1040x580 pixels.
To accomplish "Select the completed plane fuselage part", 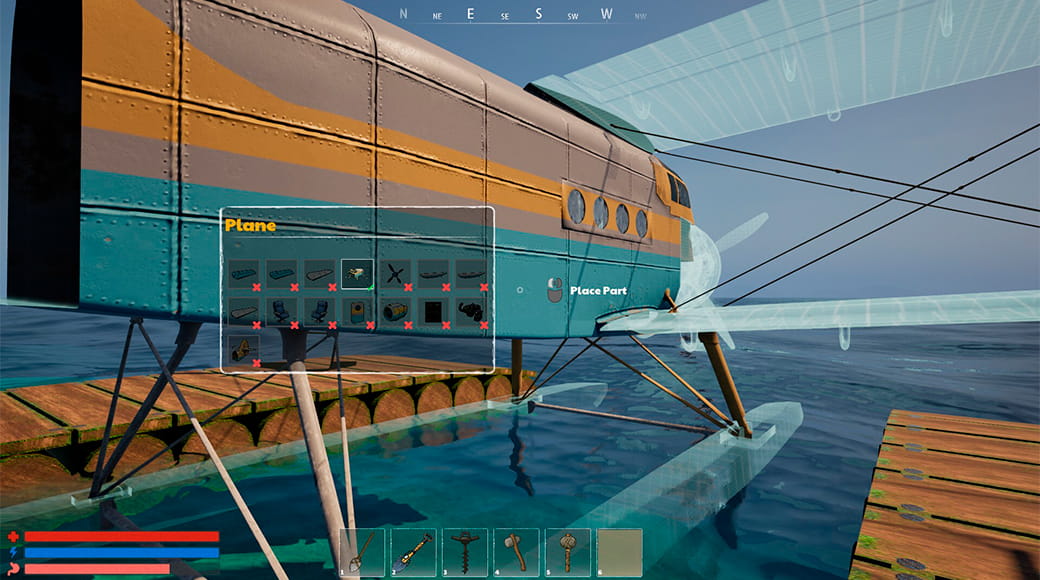I will pos(357,273).
